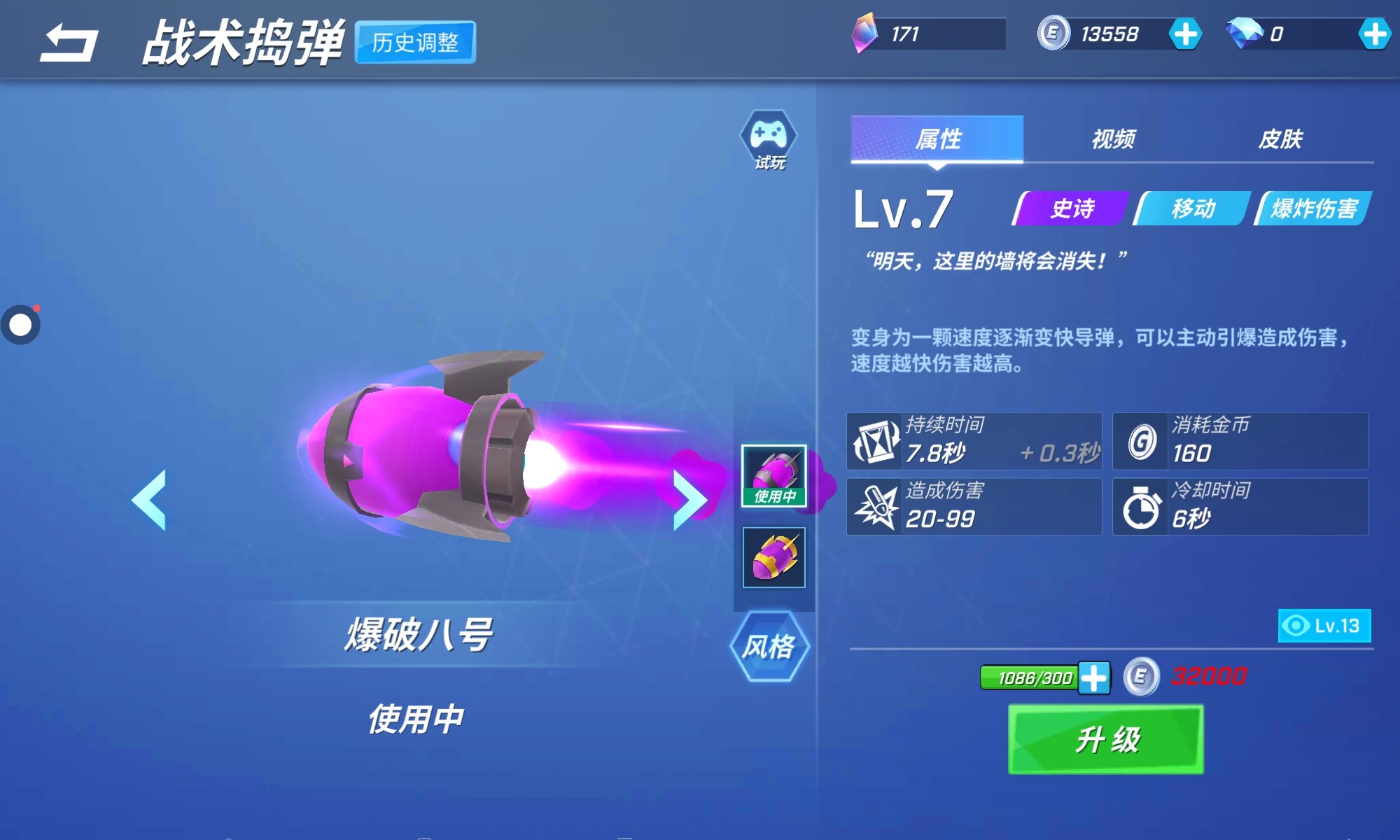This screenshot has width=1400, height=840.
Task: Try out the skill via 试玩
Action: 769,140
